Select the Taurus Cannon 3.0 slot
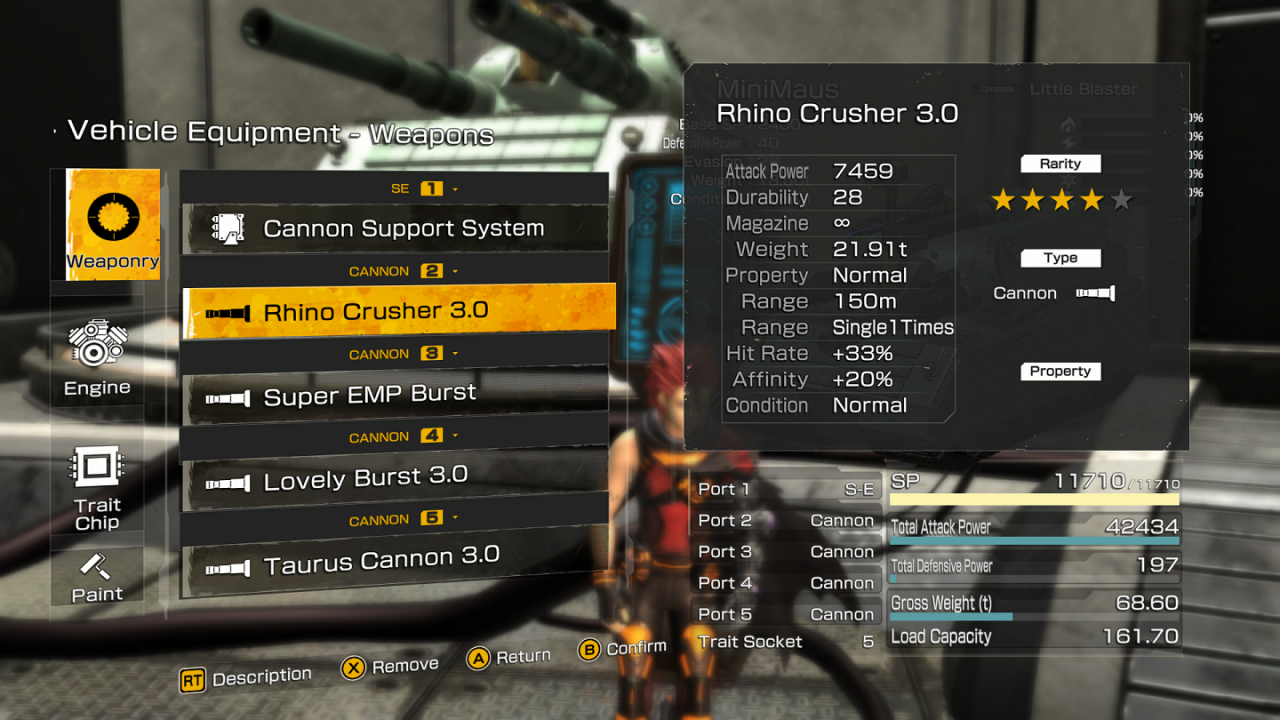Viewport: 1280px width, 720px height. tap(395, 564)
